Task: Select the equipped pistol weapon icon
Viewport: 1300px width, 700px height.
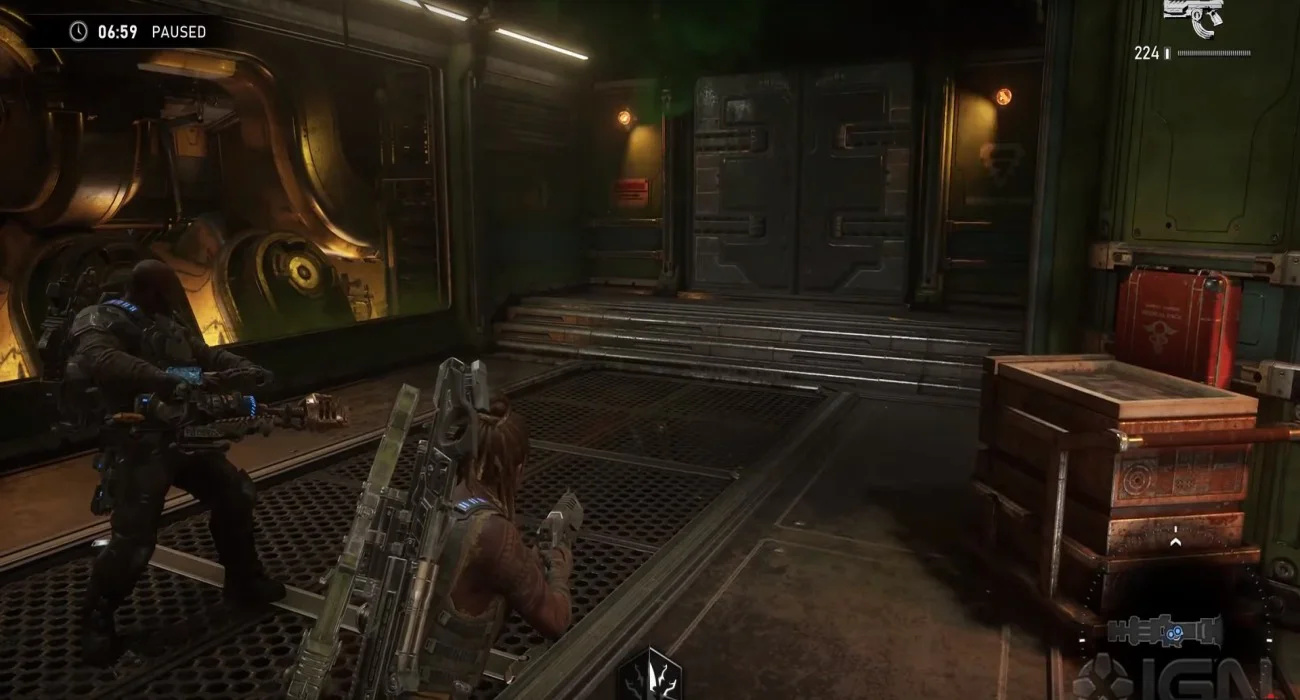Action: 1193,18
